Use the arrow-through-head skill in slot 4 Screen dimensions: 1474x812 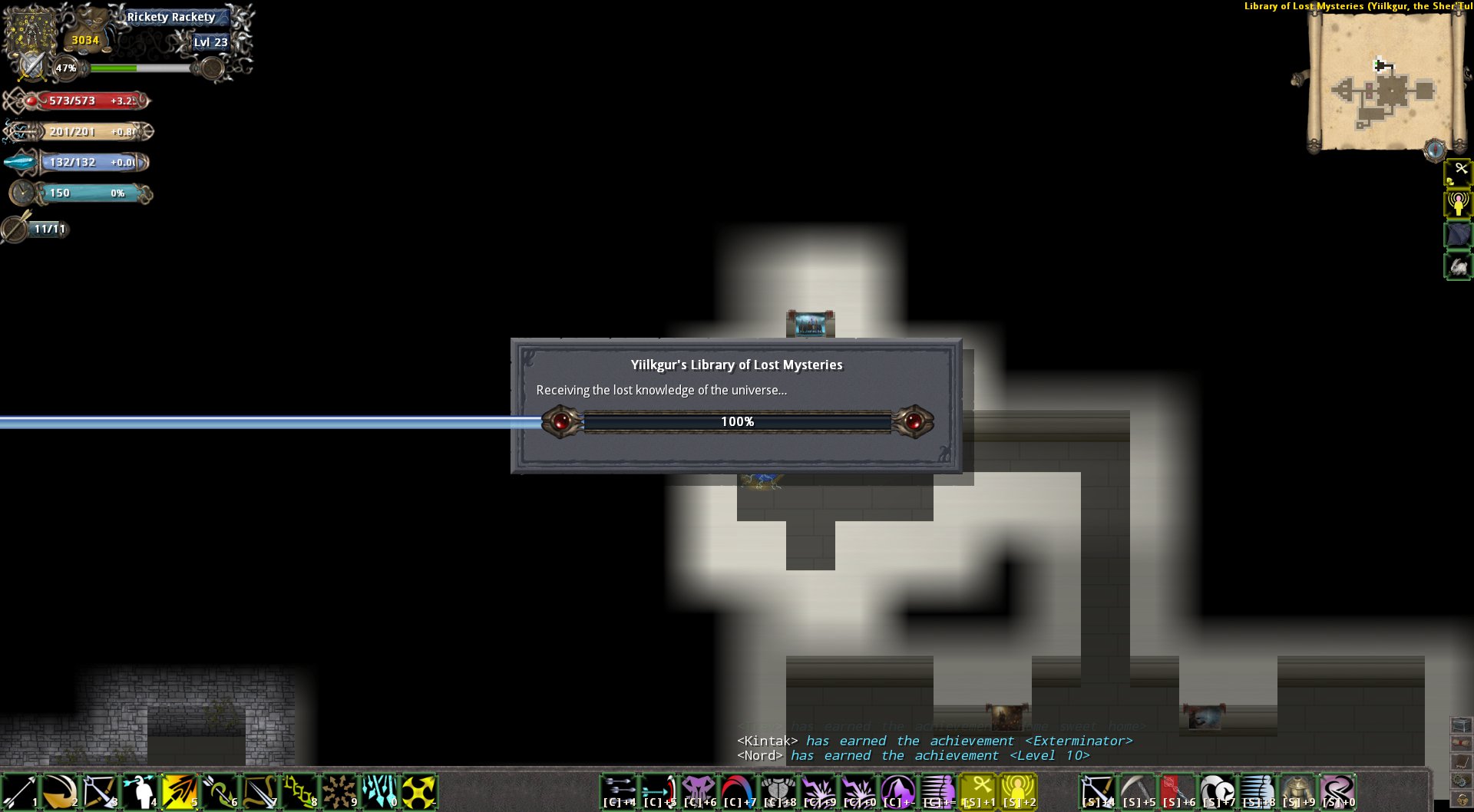[x=139, y=792]
